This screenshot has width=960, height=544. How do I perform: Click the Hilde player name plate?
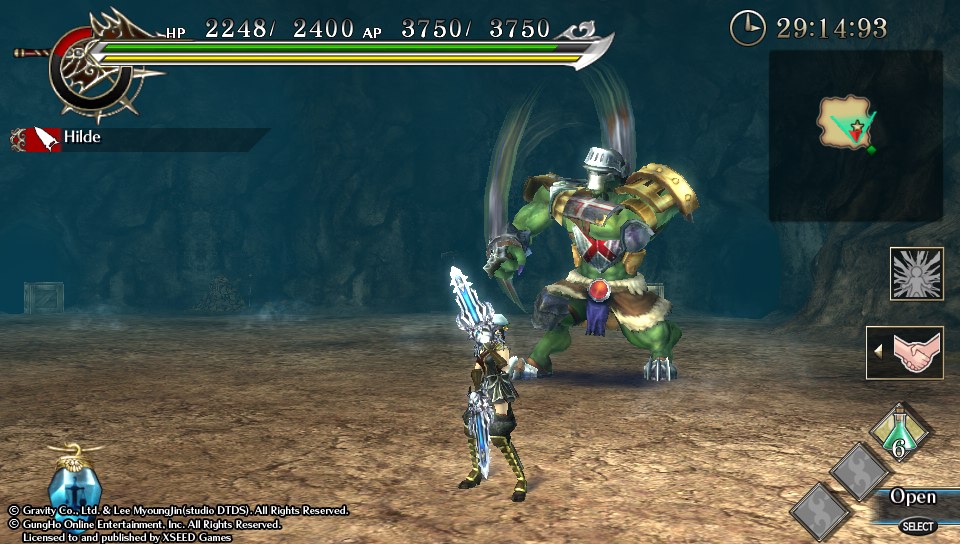tap(82, 137)
